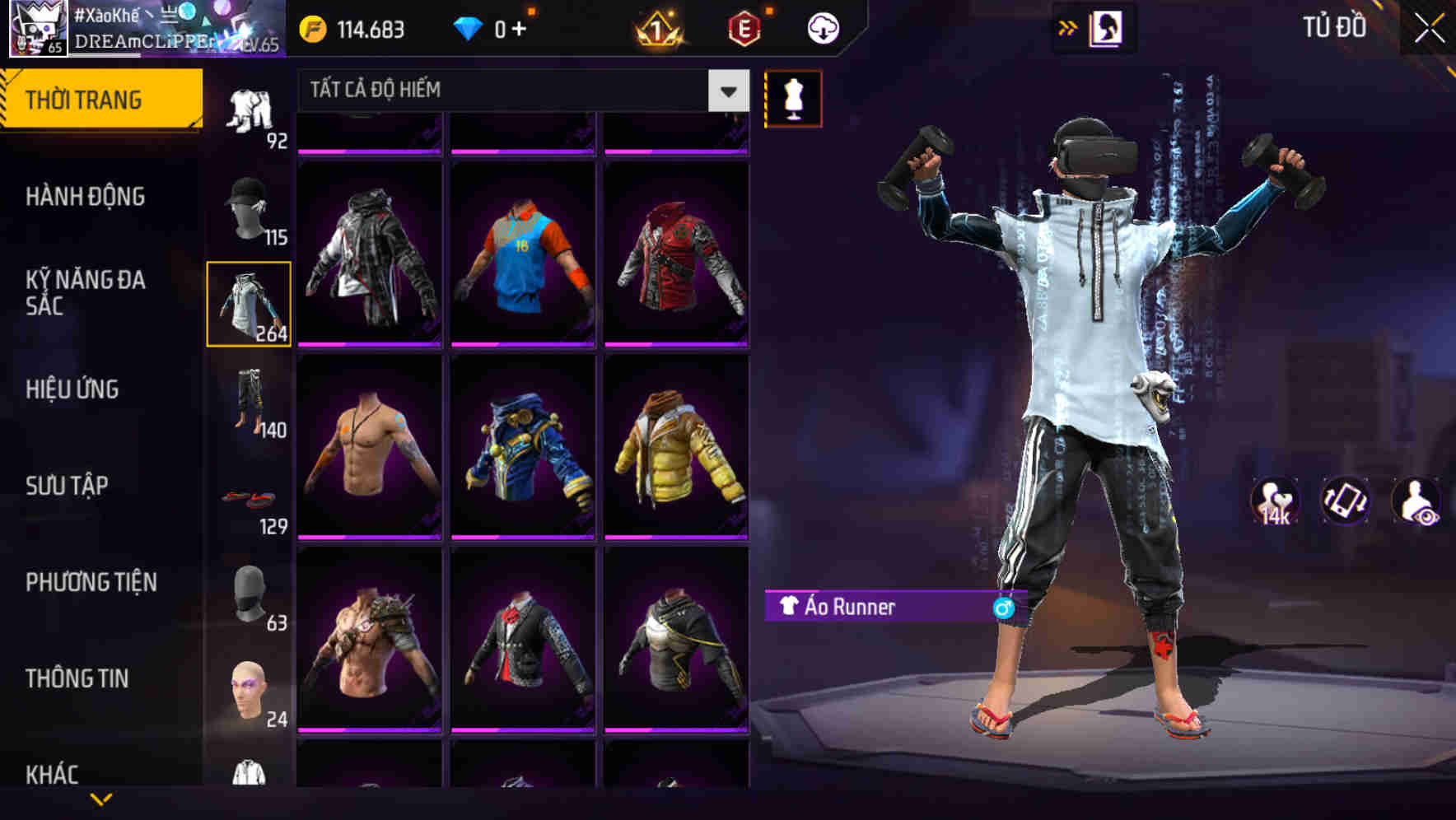Toggle the wardrobe portrait icon near top right
The width and height of the screenshot is (1456, 820).
[1108, 27]
